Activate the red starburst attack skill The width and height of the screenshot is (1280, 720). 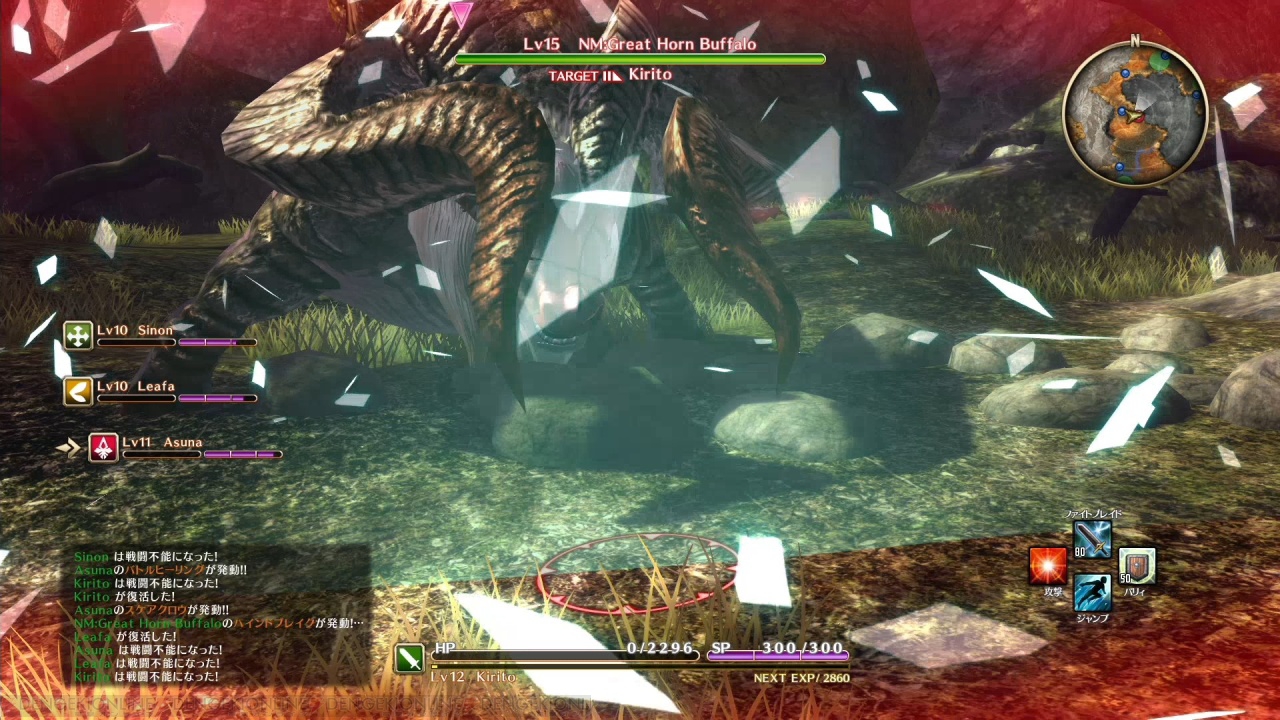[x=1048, y=566]
